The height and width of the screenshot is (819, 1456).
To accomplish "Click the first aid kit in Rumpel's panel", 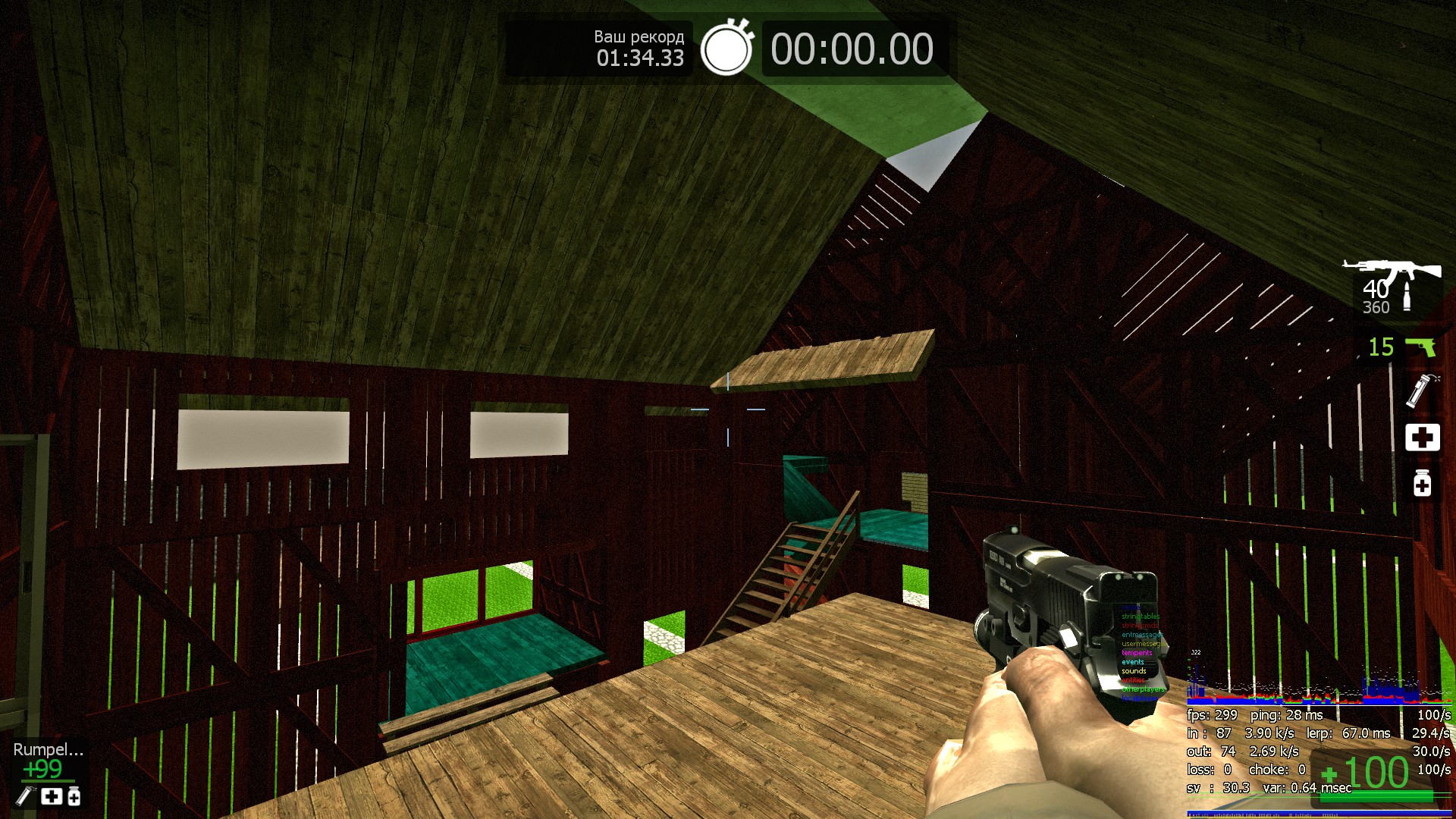I will (x=52, y=796).
